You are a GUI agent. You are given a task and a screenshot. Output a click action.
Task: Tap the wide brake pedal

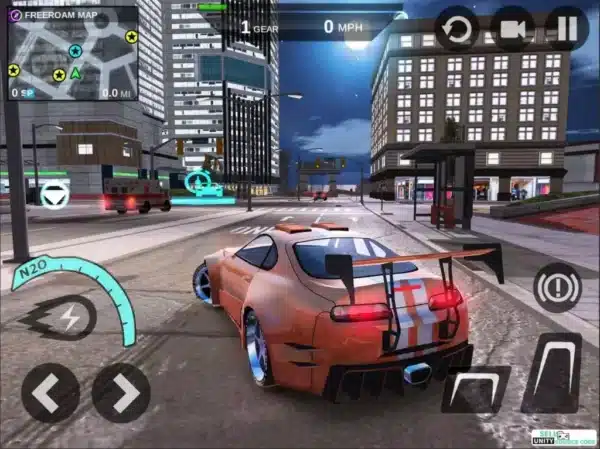pos(476,389)
